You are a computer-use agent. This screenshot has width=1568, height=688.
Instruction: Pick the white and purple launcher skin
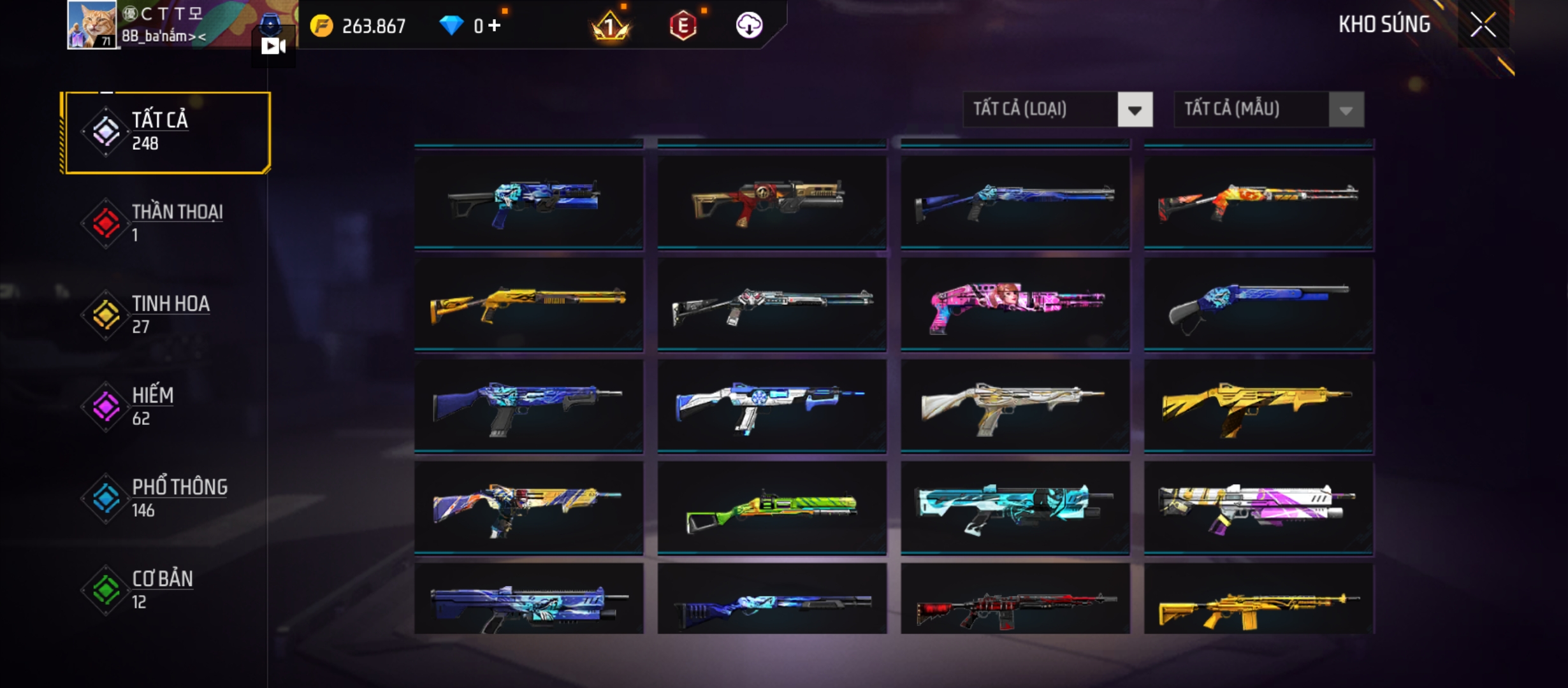tap(1258, 508)
